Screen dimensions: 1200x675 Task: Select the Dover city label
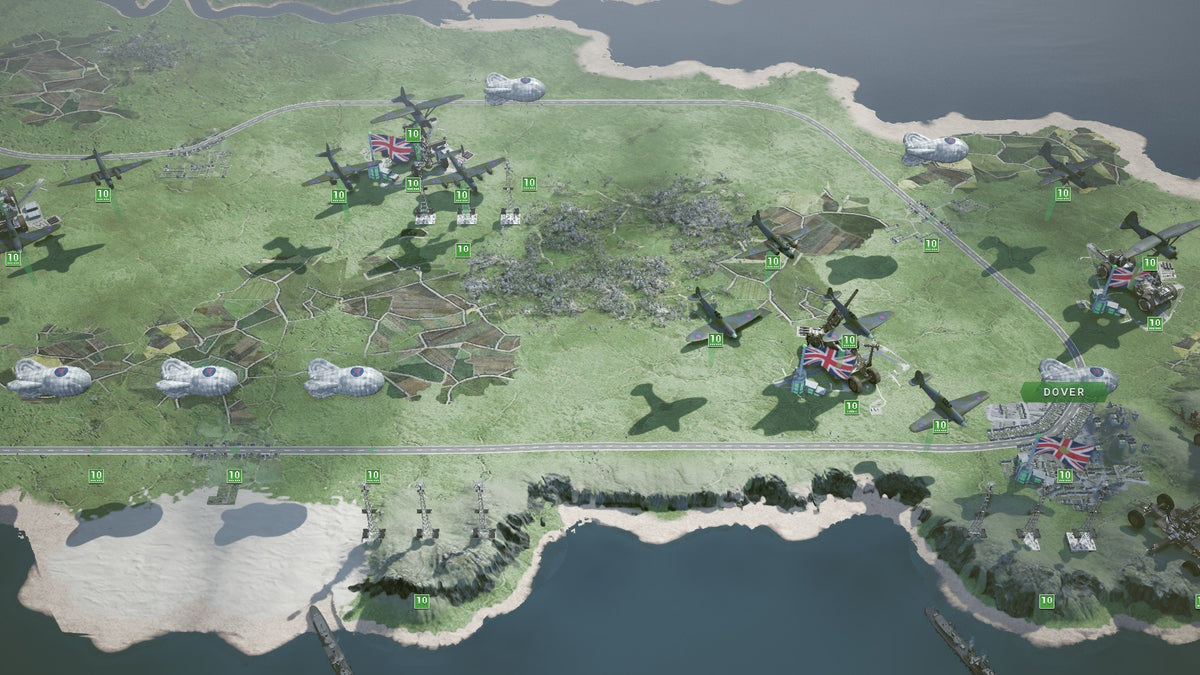tap(1063, 392)
